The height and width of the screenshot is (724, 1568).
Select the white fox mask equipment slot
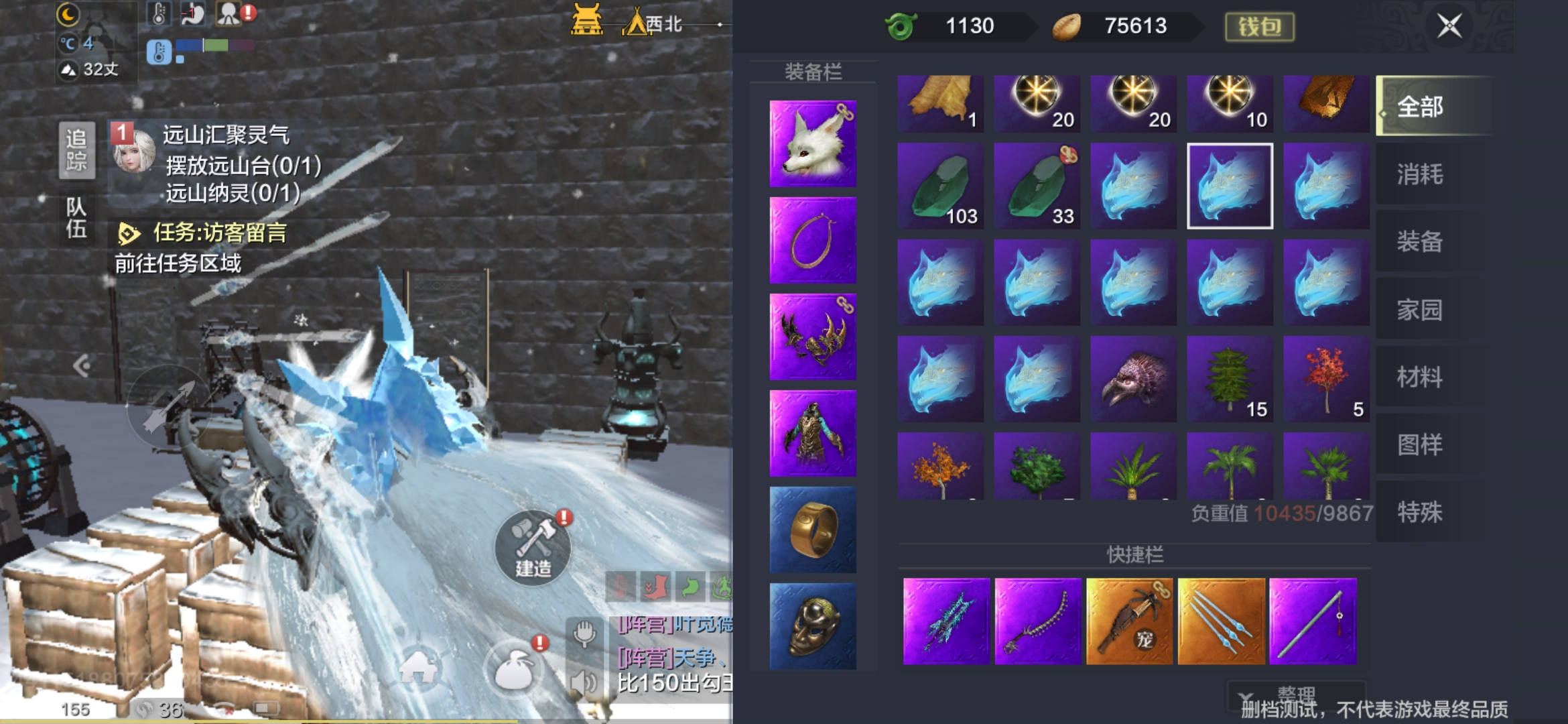pos(813,143)
